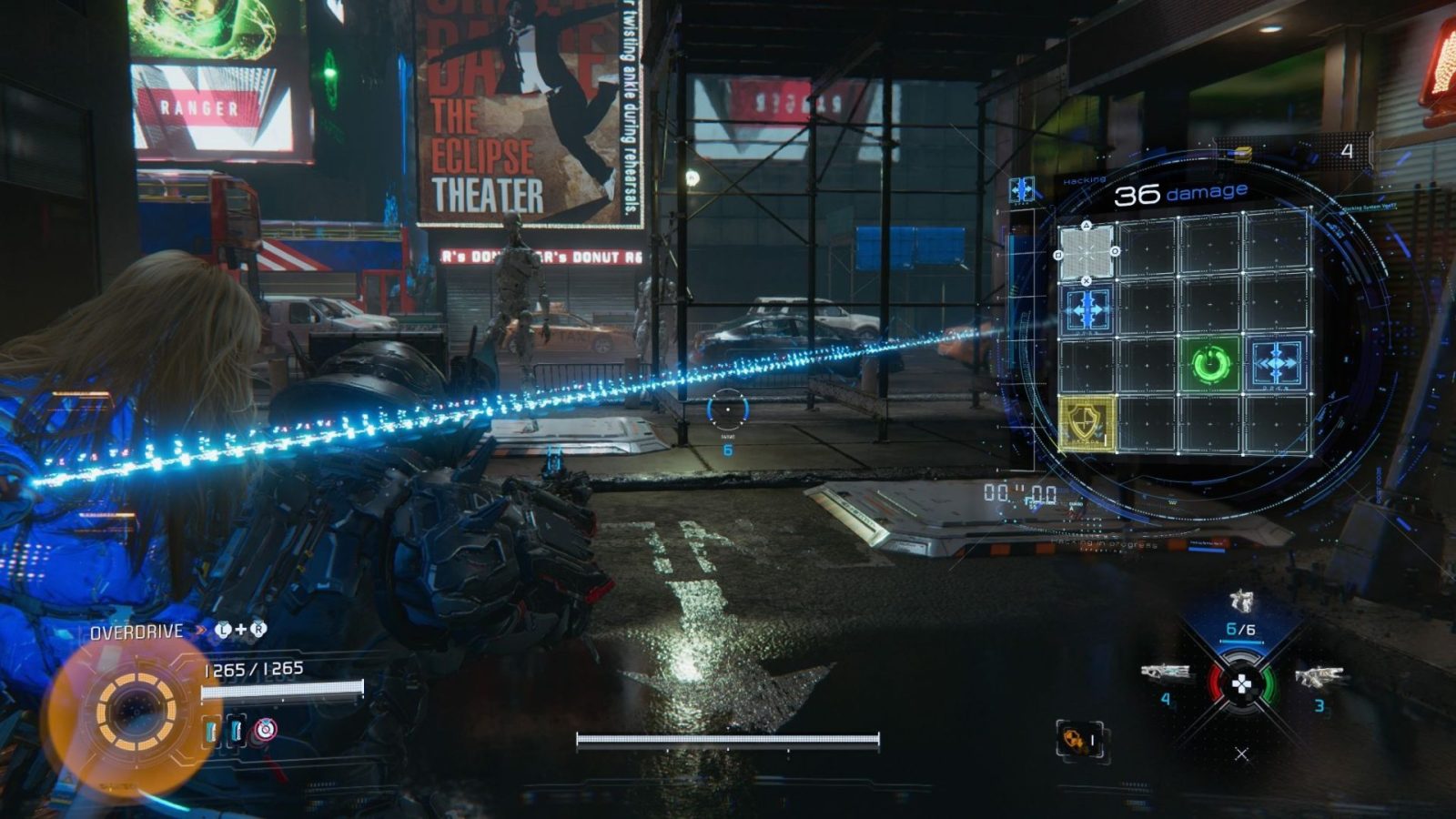Select the pink ring consumable icon
The height and width of the screenshot is (819, 1456).
click(265, 729)
